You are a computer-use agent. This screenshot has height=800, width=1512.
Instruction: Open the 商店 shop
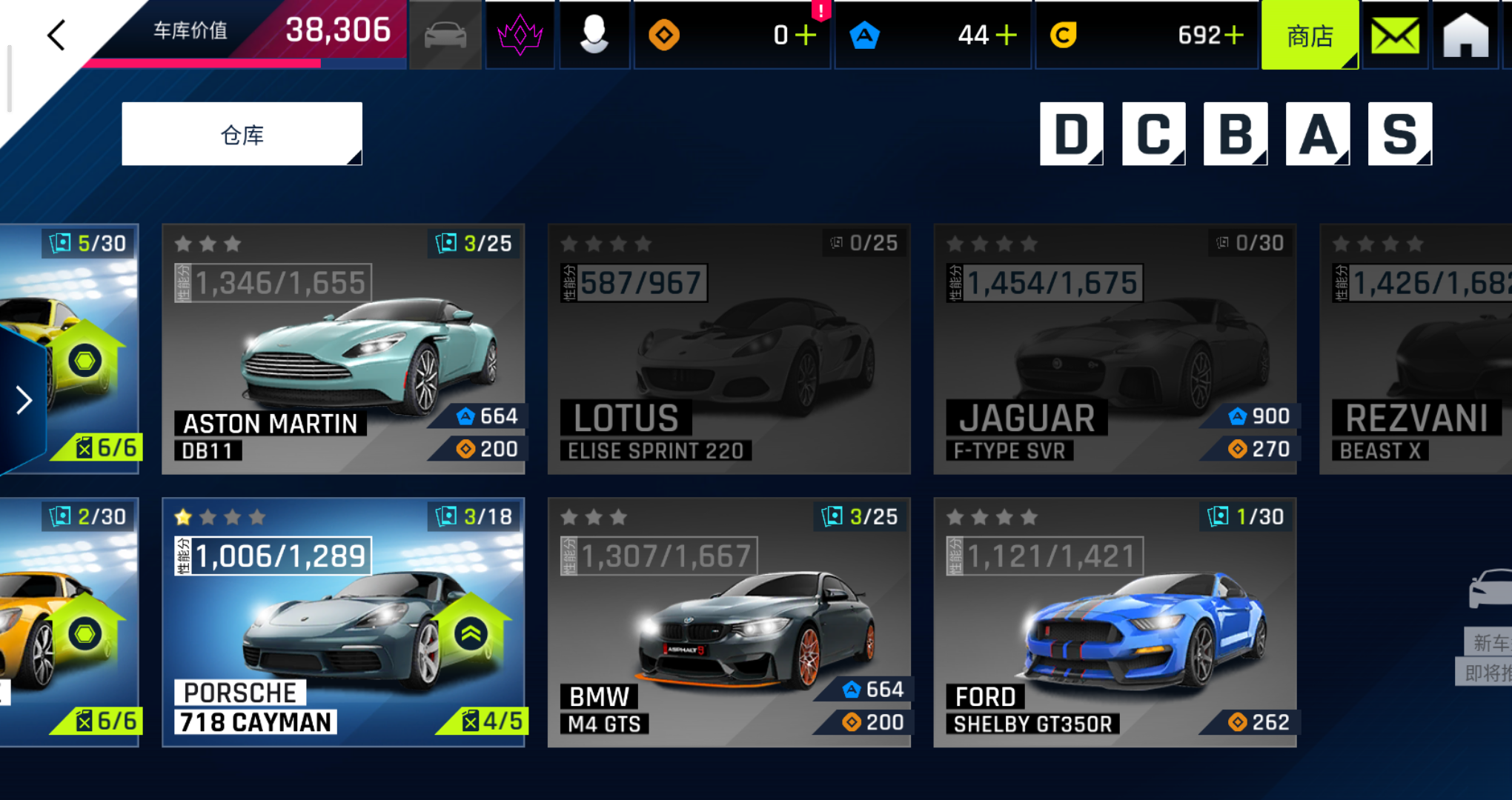click(x=1310, y=35)
